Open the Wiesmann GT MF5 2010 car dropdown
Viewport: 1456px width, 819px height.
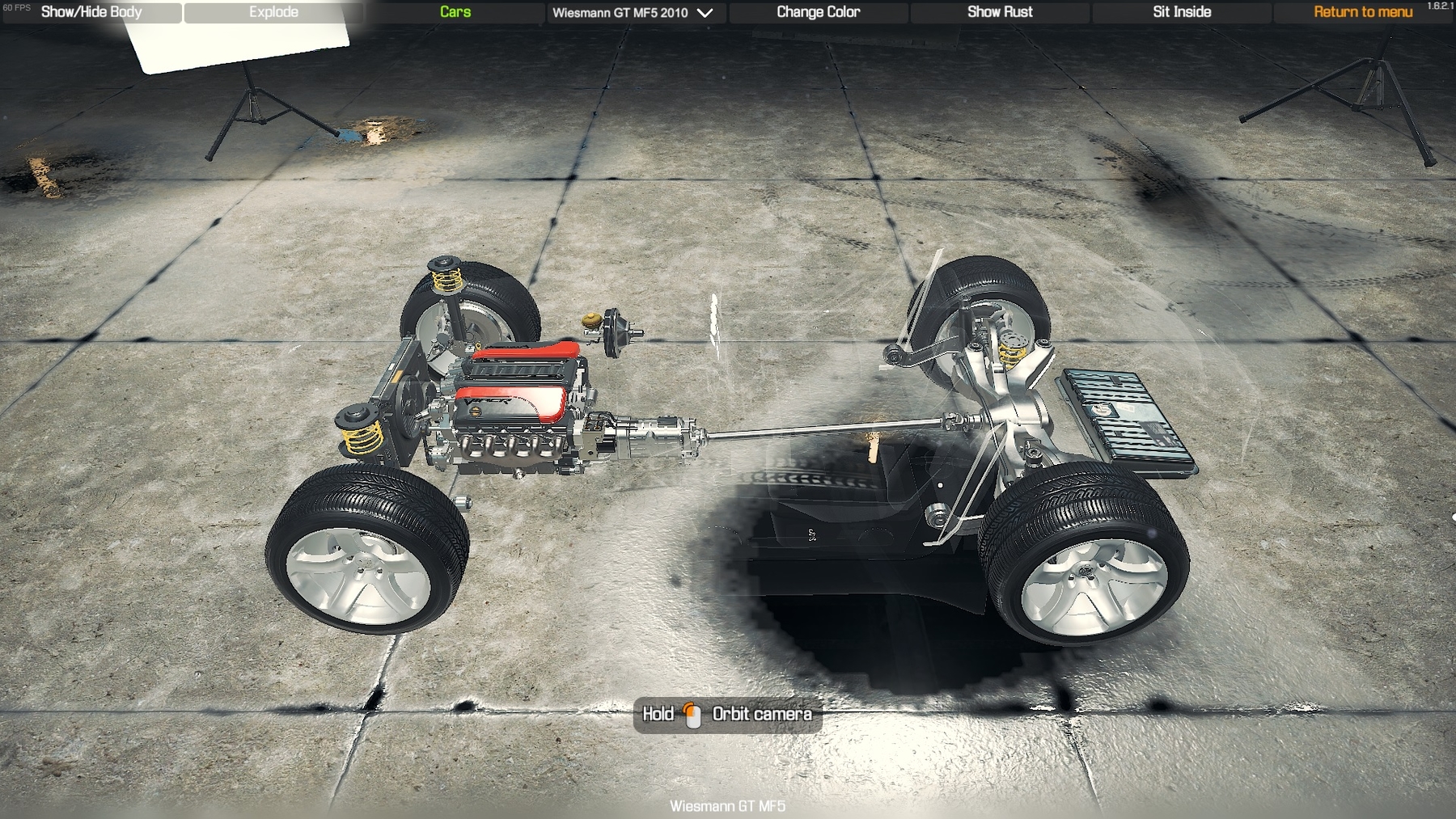coord(633,13)
